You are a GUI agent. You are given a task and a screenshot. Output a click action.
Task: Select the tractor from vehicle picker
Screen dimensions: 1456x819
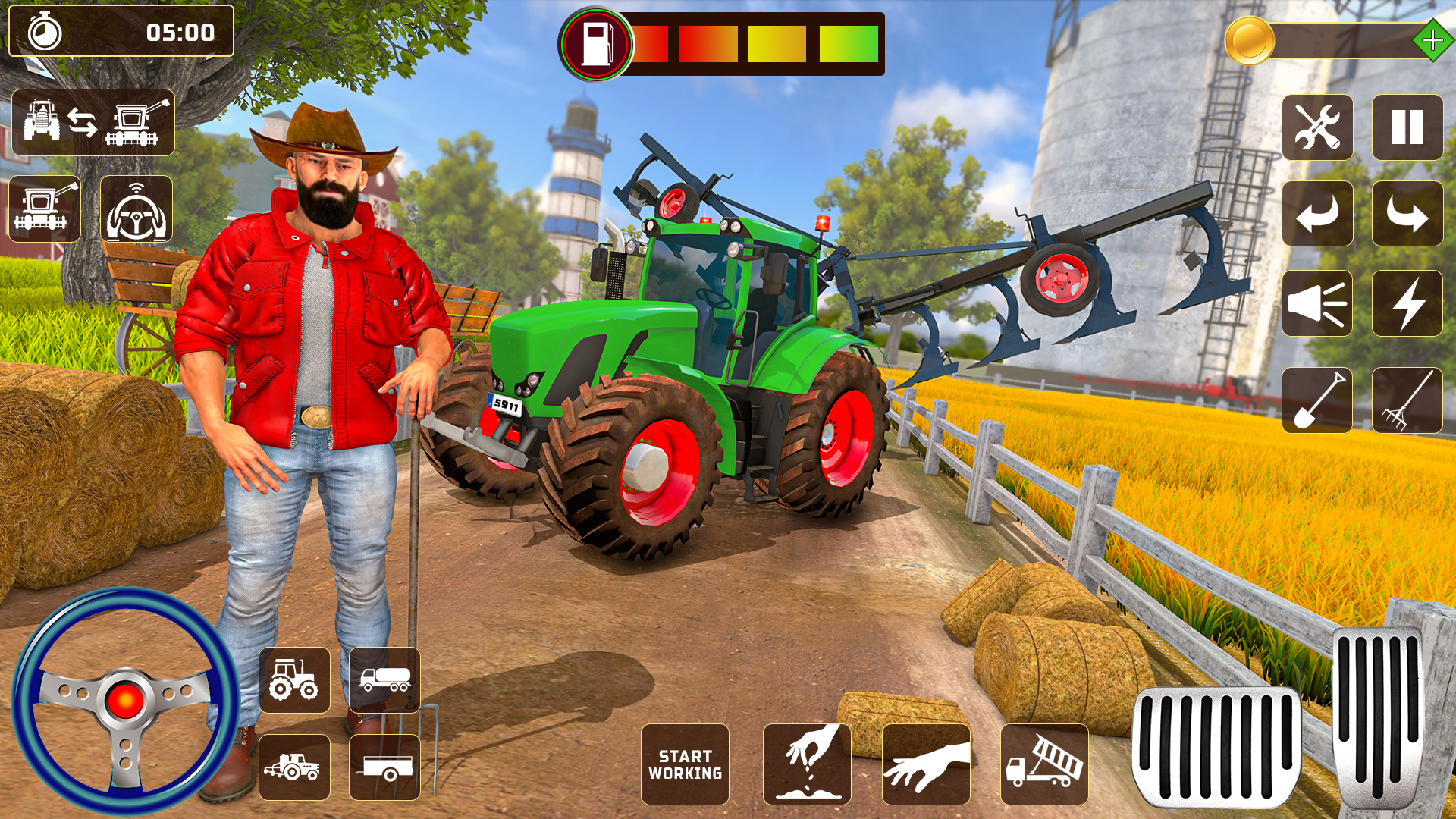point(295,680)
